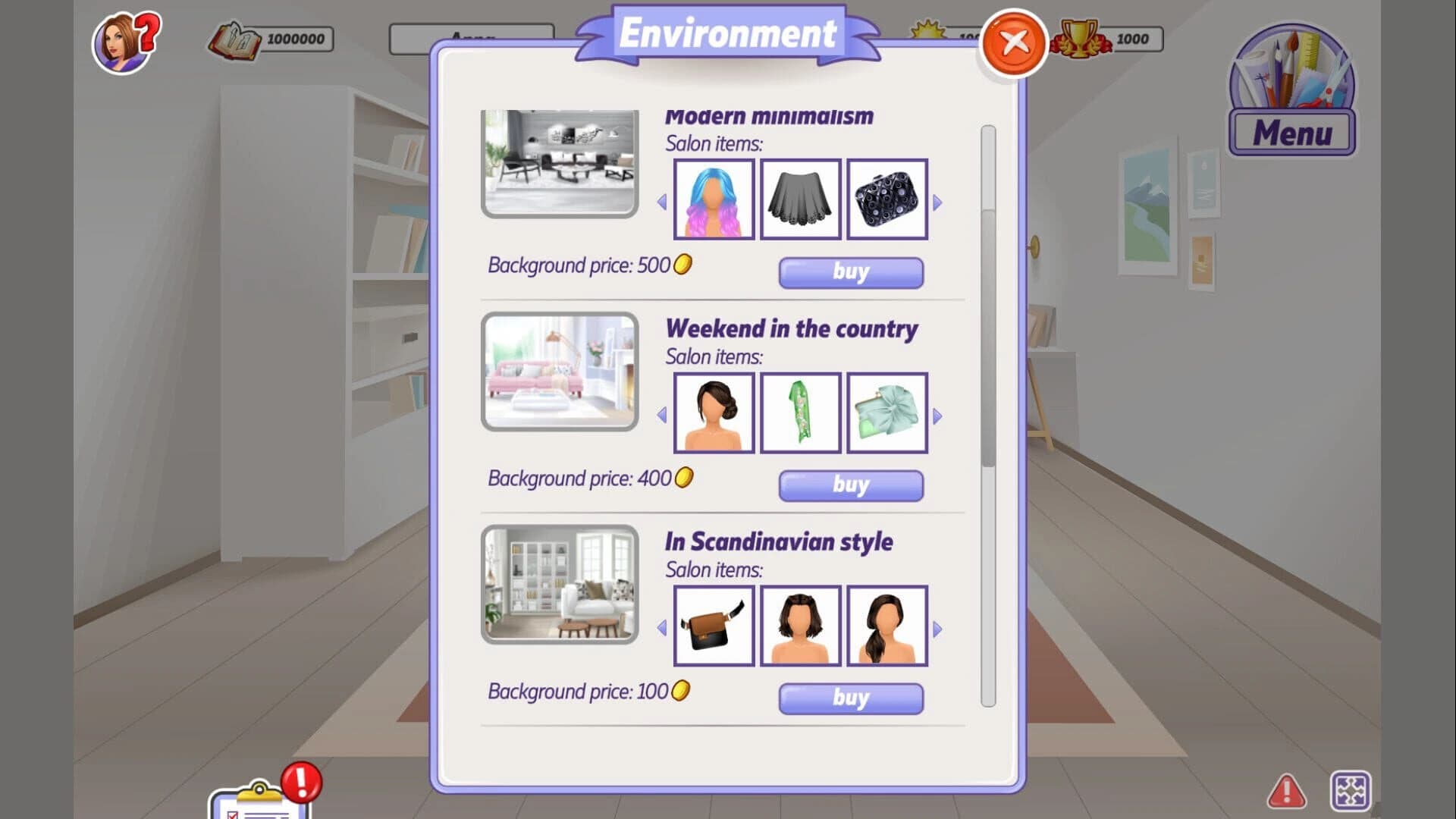Buy the Weekend in the country background
Screen dimensions: 1456x819
tap(849, 485)
